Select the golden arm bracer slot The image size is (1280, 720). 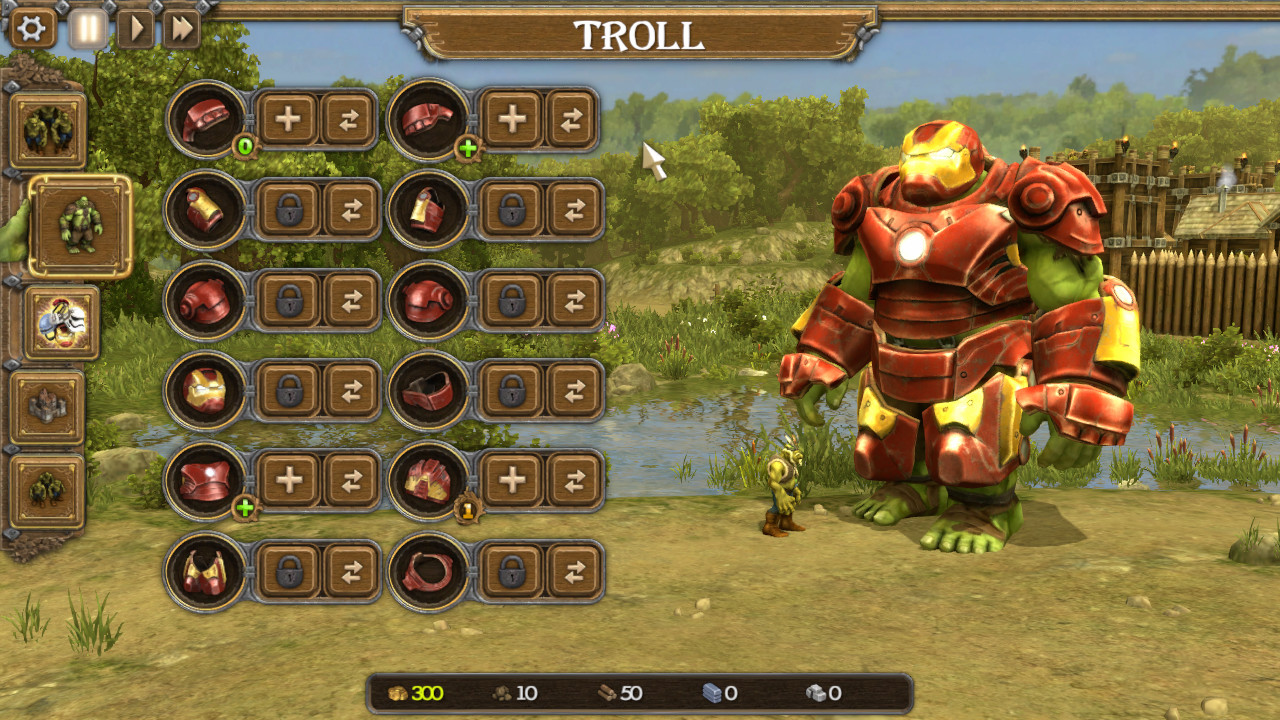pos(206,211)
